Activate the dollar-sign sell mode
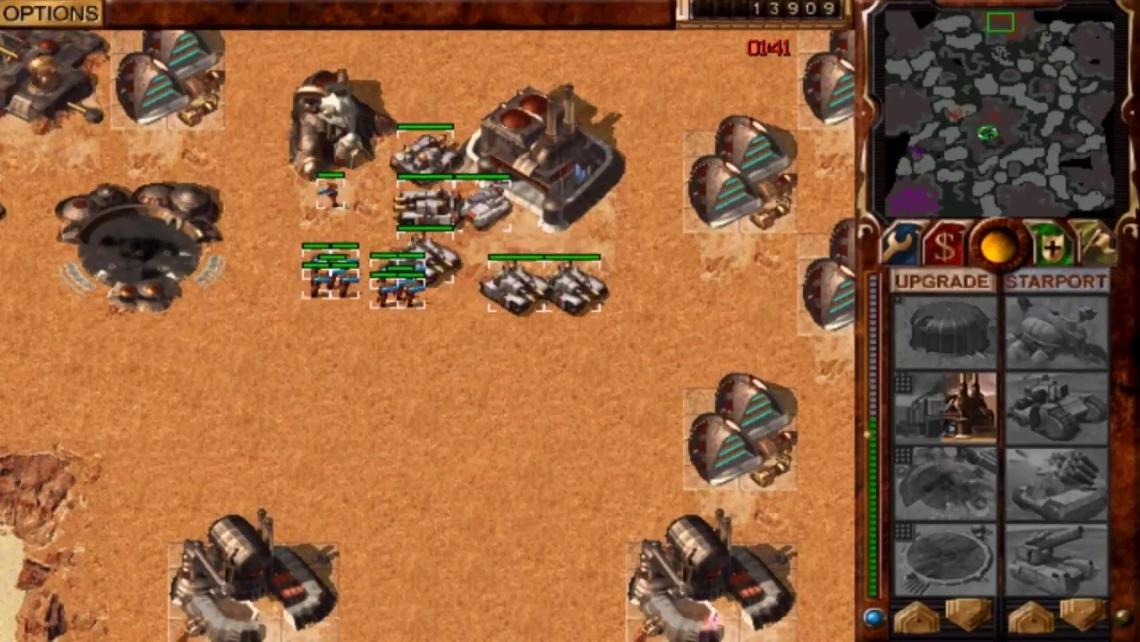The width and height of the screenshot is (1140, 642). click(x=943, y=244)
